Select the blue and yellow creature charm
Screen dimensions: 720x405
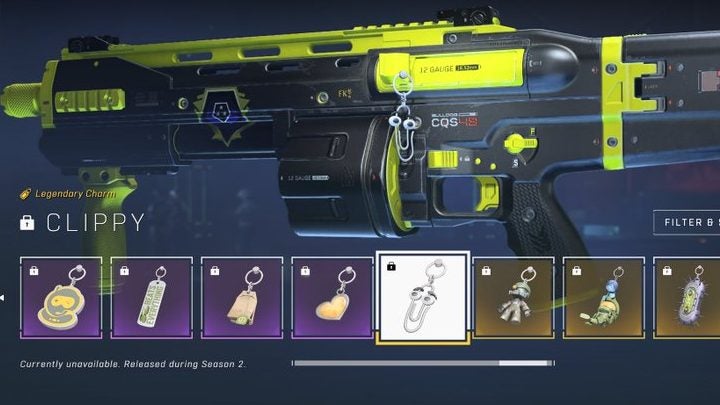click(x=603, y=297)
